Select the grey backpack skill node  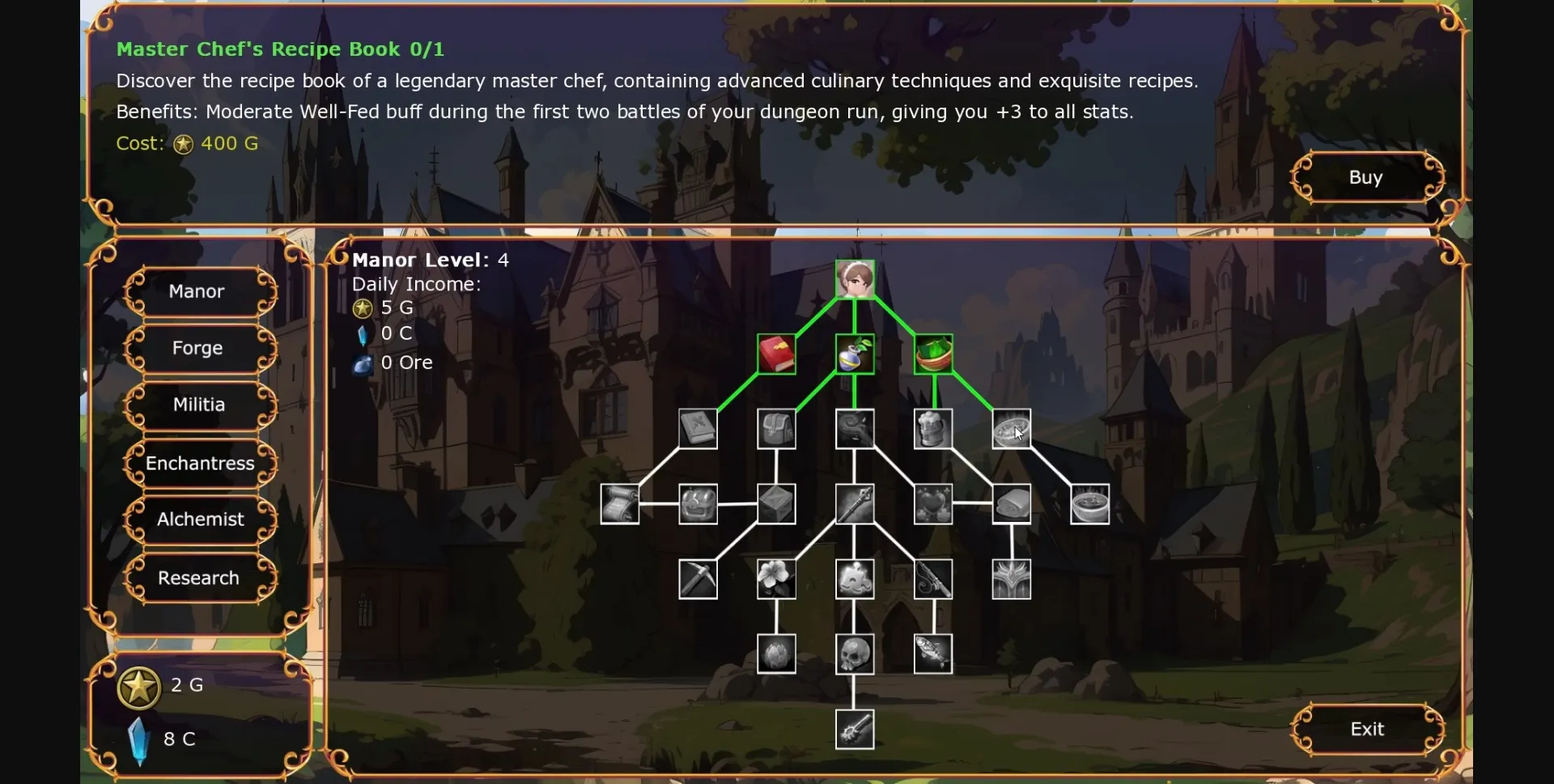776,429
